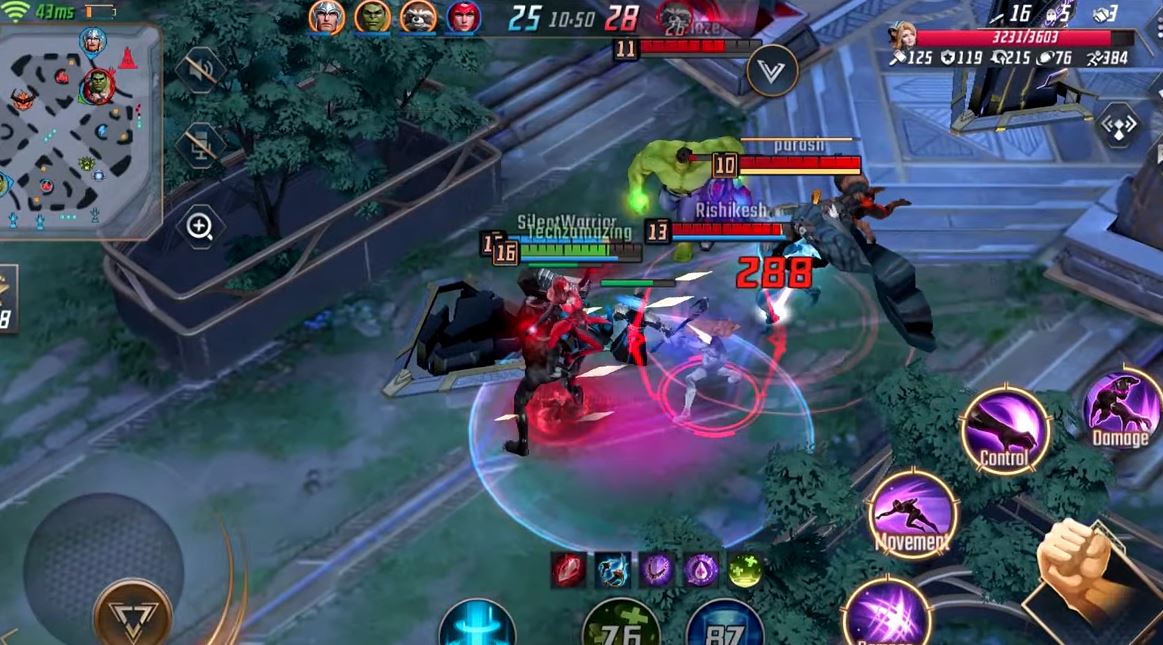The image size is (1163, 645).
Task: Select Scarlet Witch's portrait in the team bar
Action: 463,16
